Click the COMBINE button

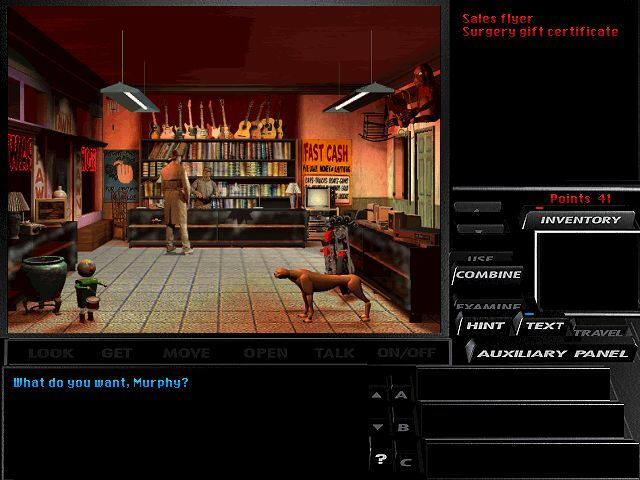(489, 275)
